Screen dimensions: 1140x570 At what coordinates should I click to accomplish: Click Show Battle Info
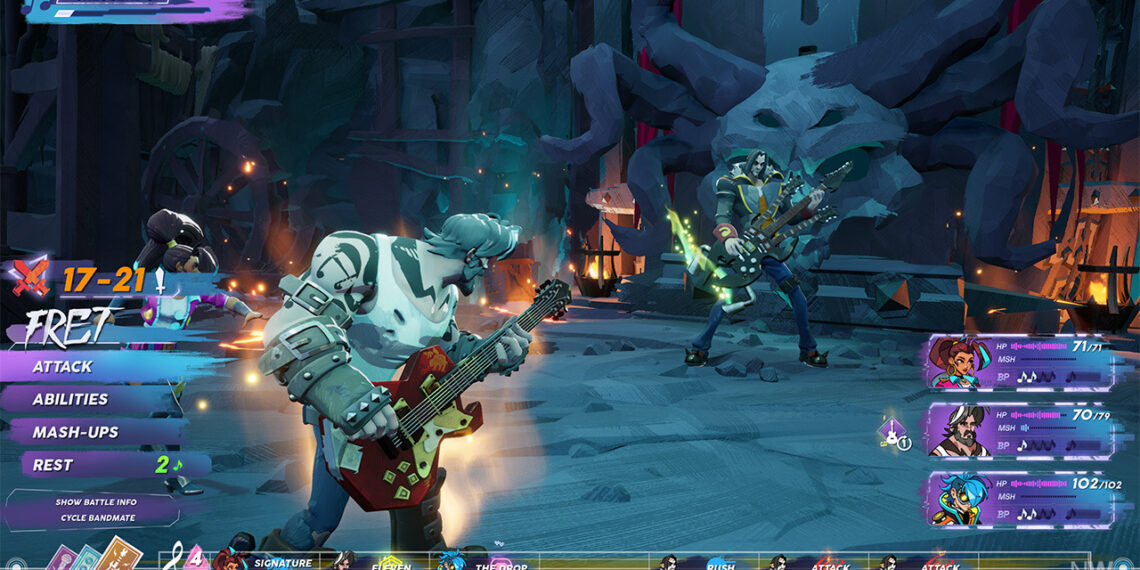(96, 501)
